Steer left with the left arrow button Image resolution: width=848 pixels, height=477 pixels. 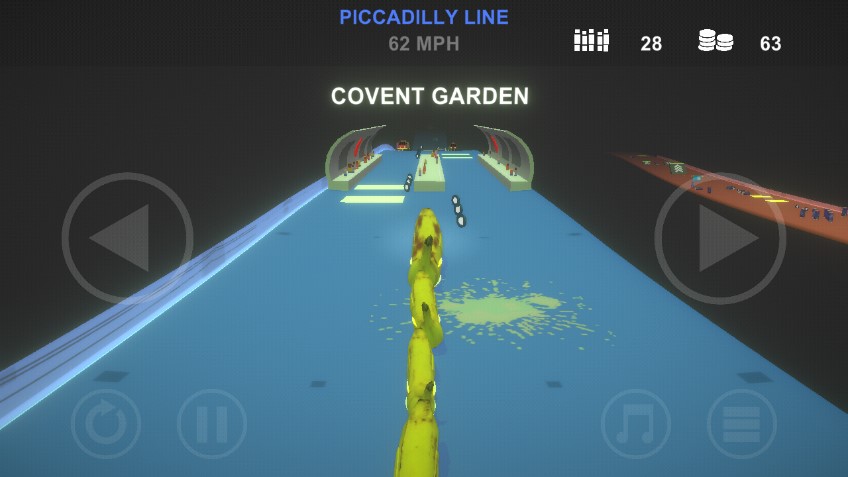coord(127,238)
